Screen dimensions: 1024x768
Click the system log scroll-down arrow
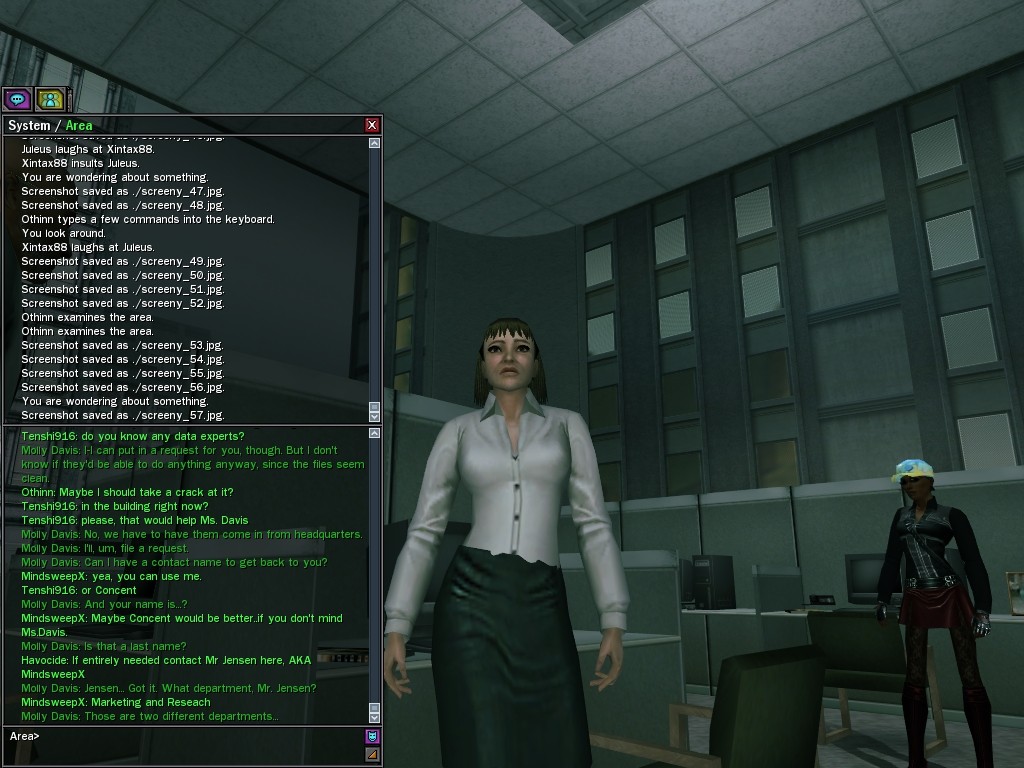tap(375, 415)
